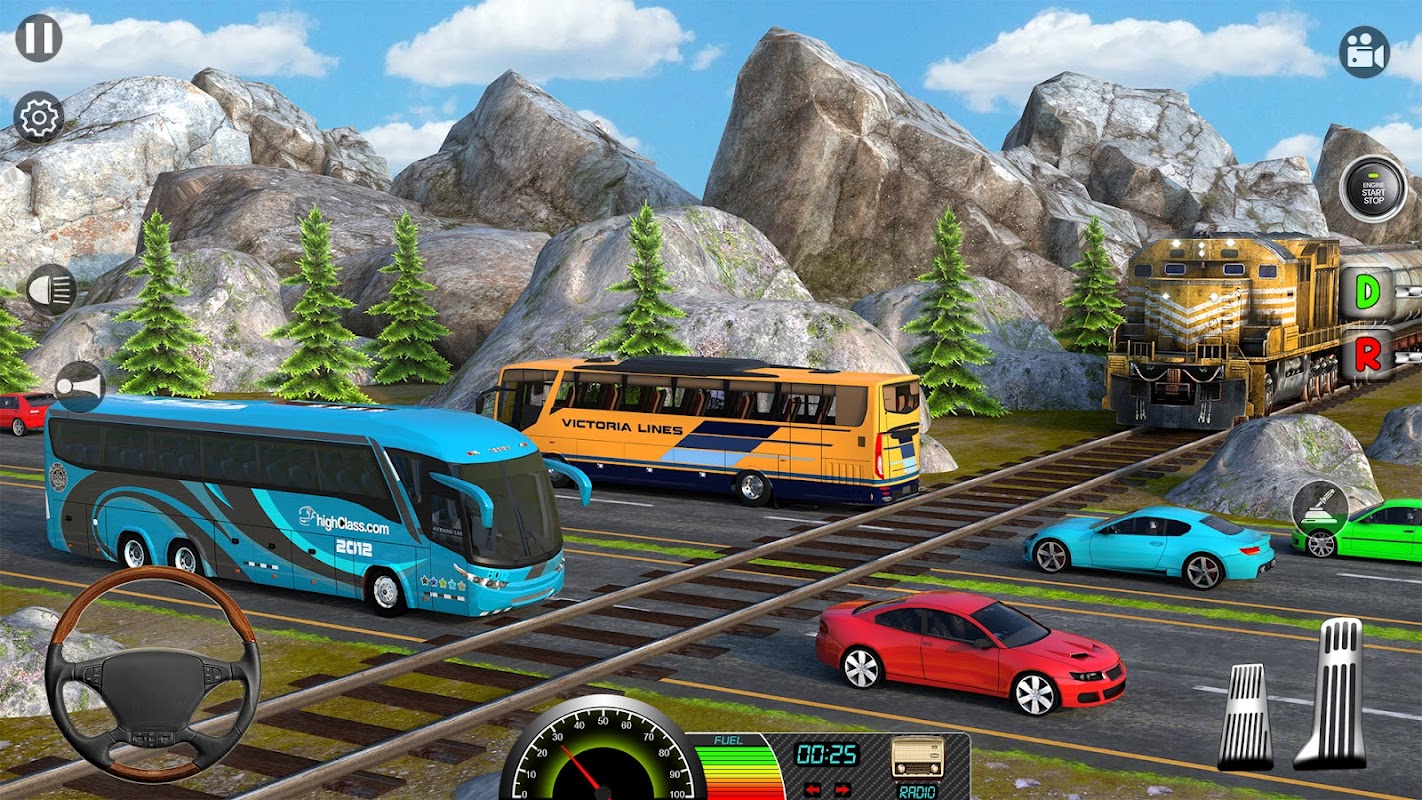
Task: Switch camera view with the camera icon
Action: [x=1364, y=52]
